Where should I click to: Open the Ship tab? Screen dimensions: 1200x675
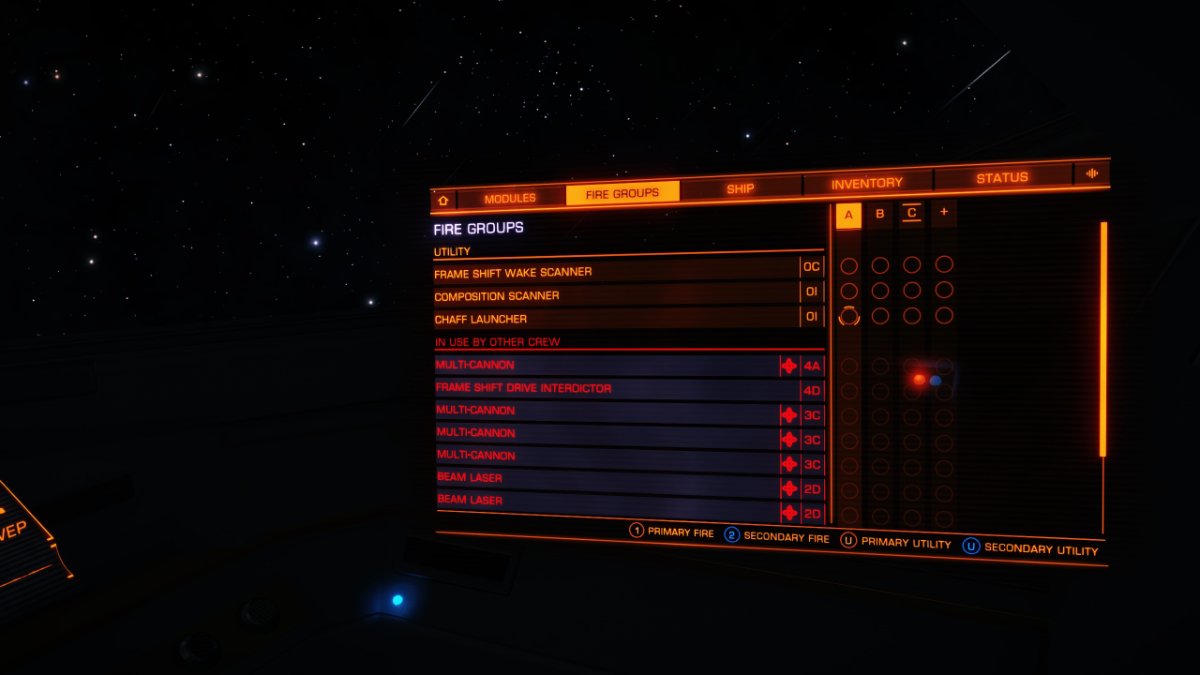[x=740, y=188]
